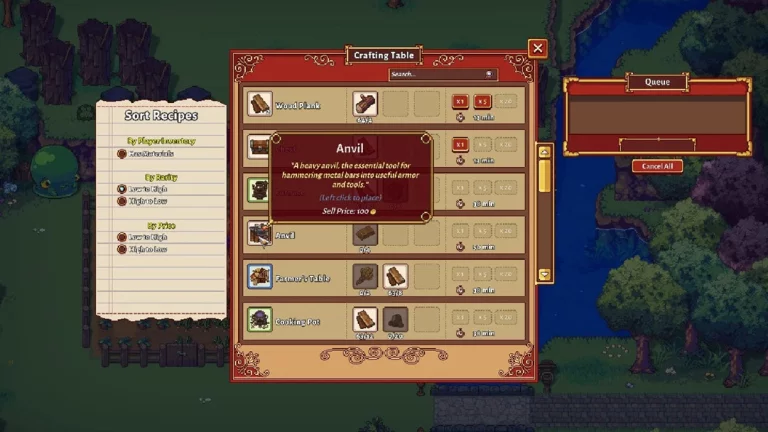Toggle the Has Materials sort filter
768x432 pixels.
122,153
